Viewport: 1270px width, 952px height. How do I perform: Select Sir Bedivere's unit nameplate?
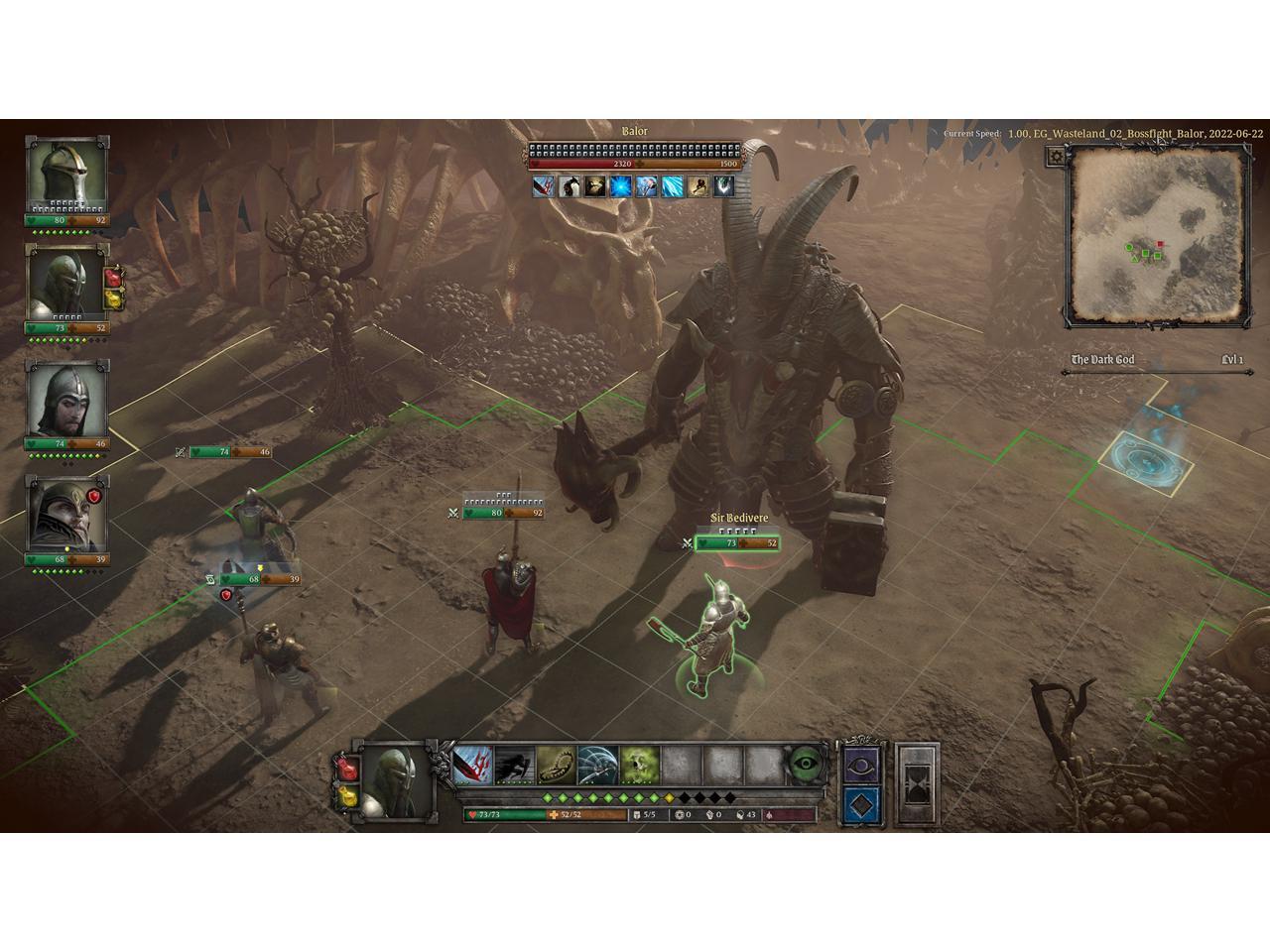[x=738, y=518]
